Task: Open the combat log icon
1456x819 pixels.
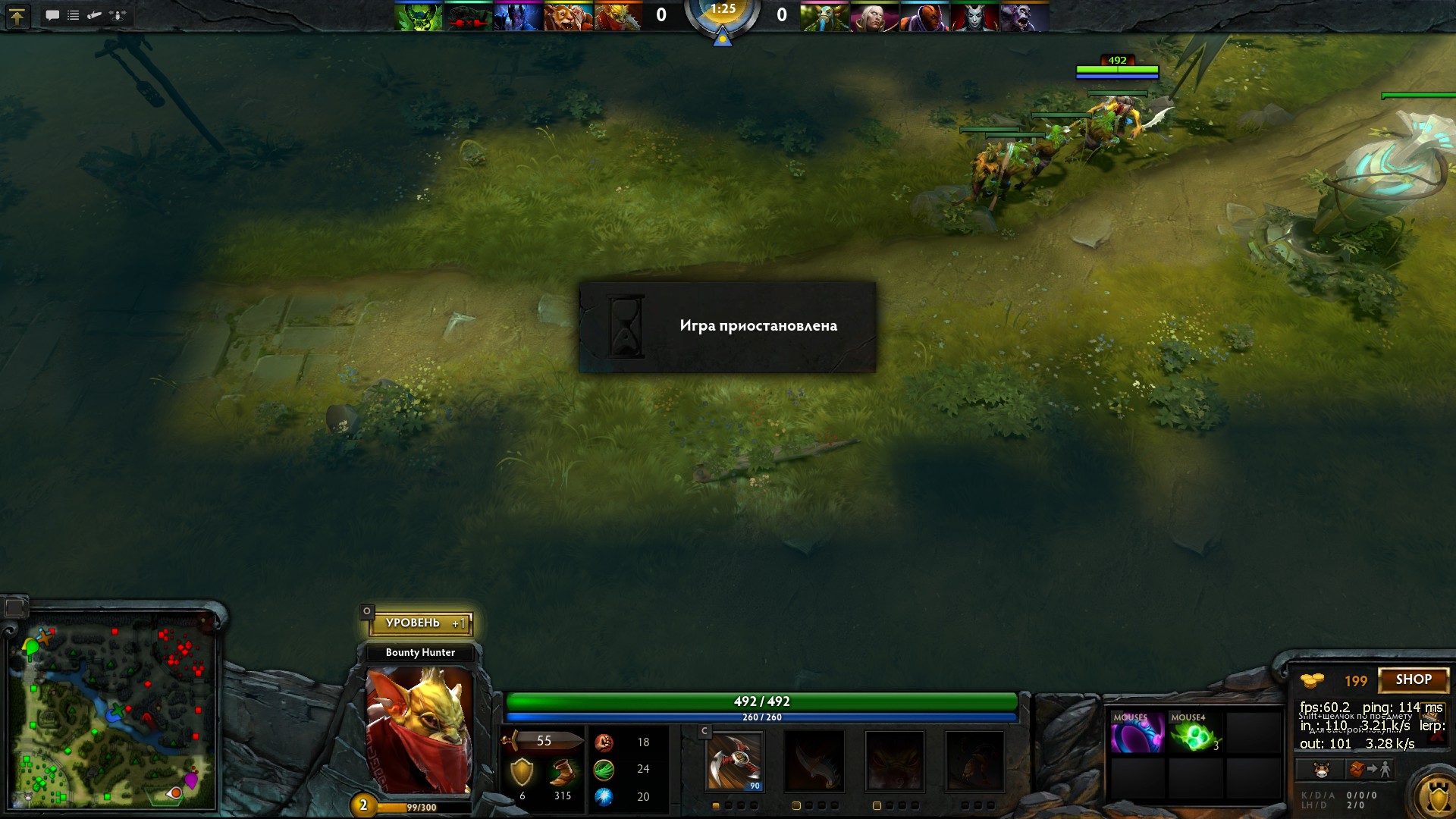Action: [95, 15]
